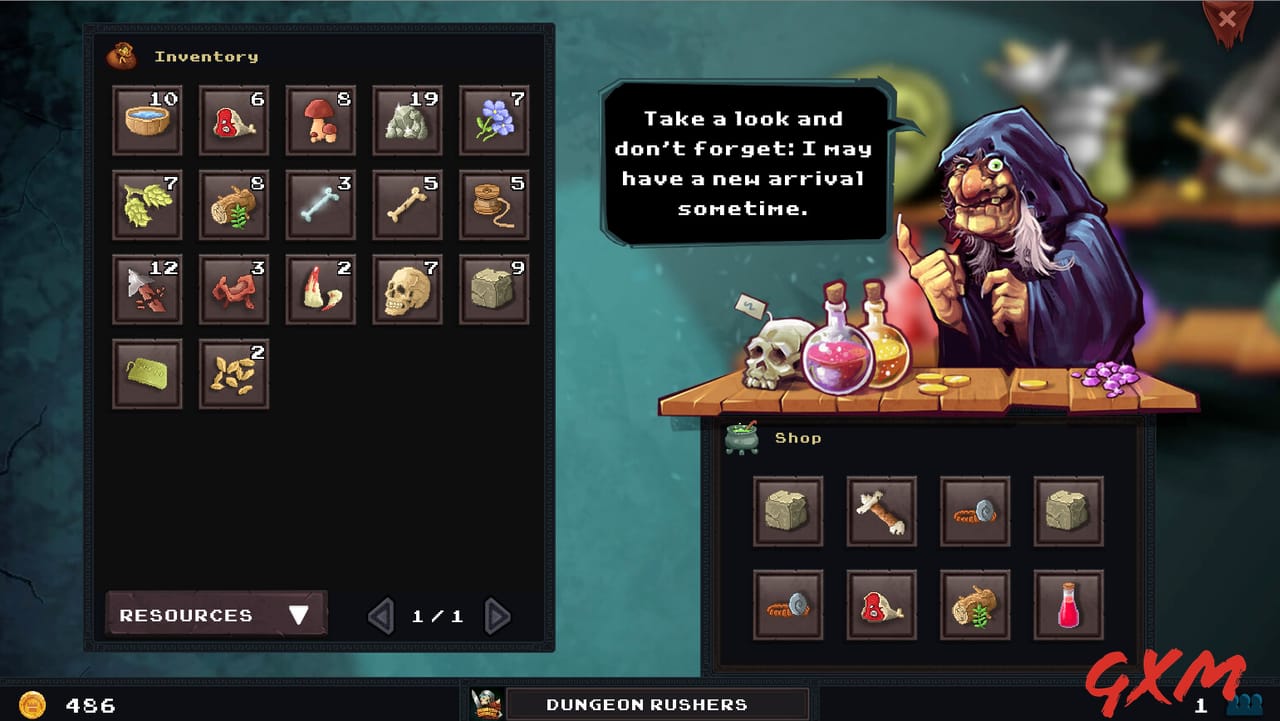
Task: Select the stone block in the shop
Action: (788, 512)
